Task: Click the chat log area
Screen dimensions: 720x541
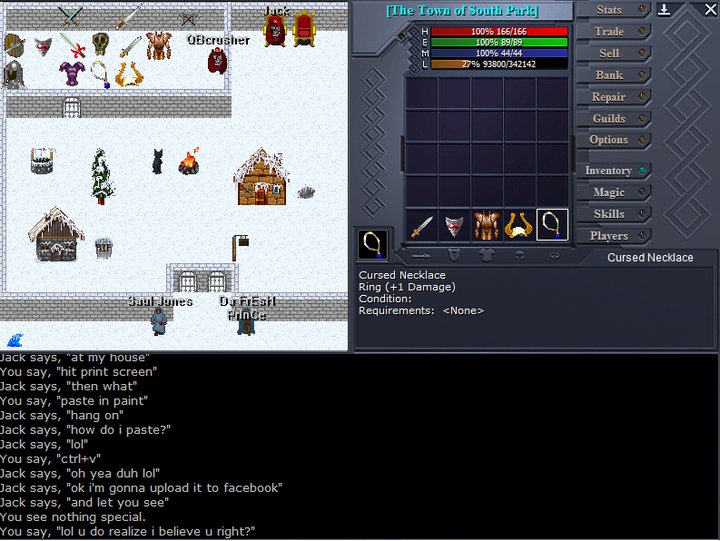Action: click(x=360, y=445)
